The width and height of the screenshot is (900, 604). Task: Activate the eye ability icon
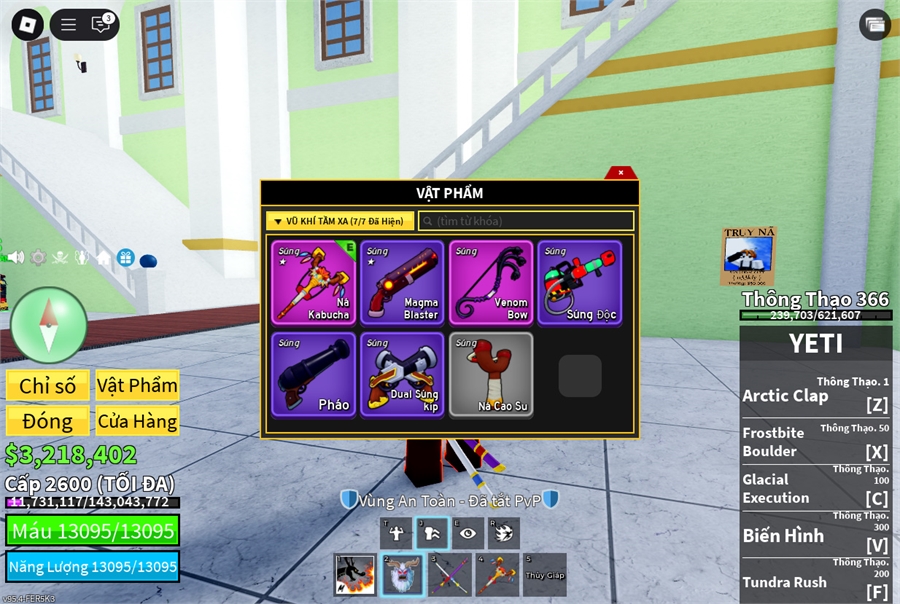[x=468, y=533]
